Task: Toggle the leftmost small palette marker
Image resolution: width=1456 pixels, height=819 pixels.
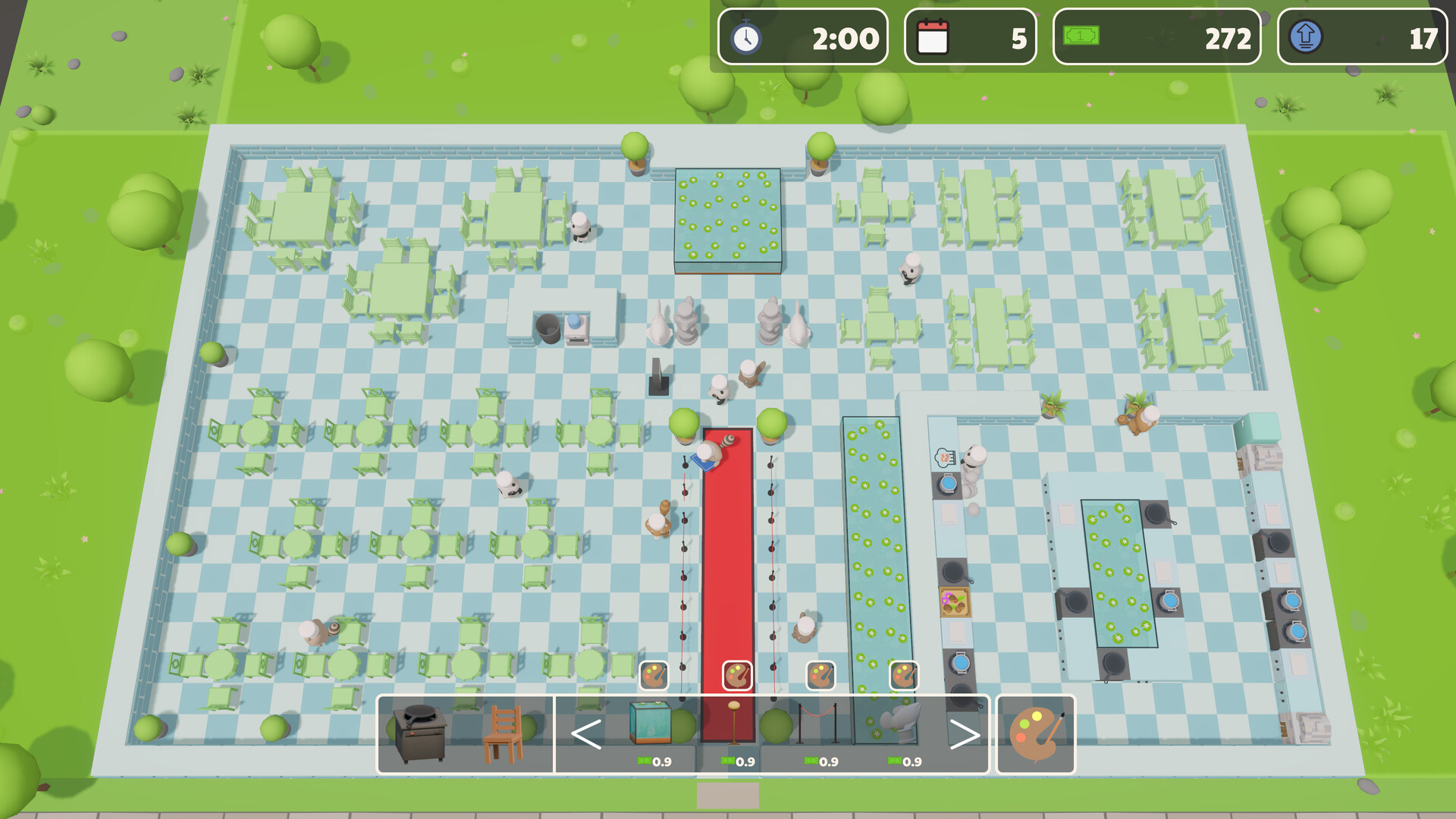Action: tap(654, 673)
